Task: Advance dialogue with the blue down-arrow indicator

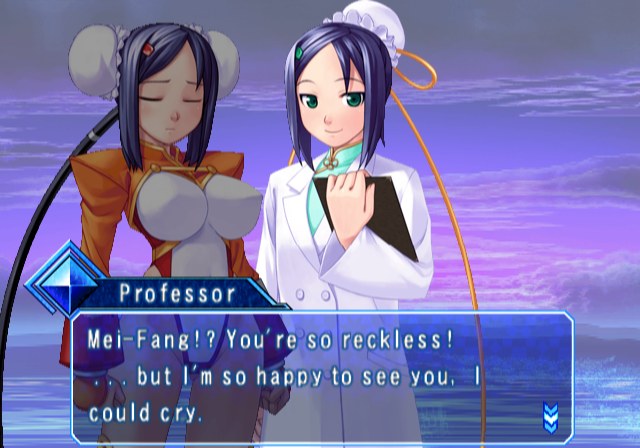Action: 549,415
